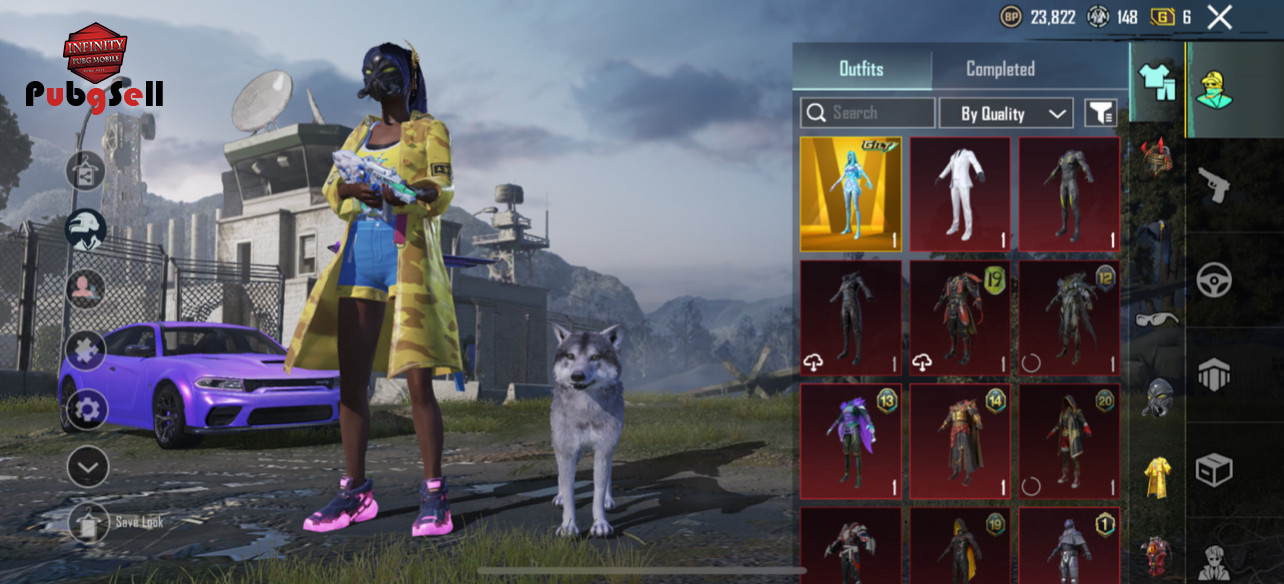
Task: Expand the downward arrow side menu
Action: 88,466
